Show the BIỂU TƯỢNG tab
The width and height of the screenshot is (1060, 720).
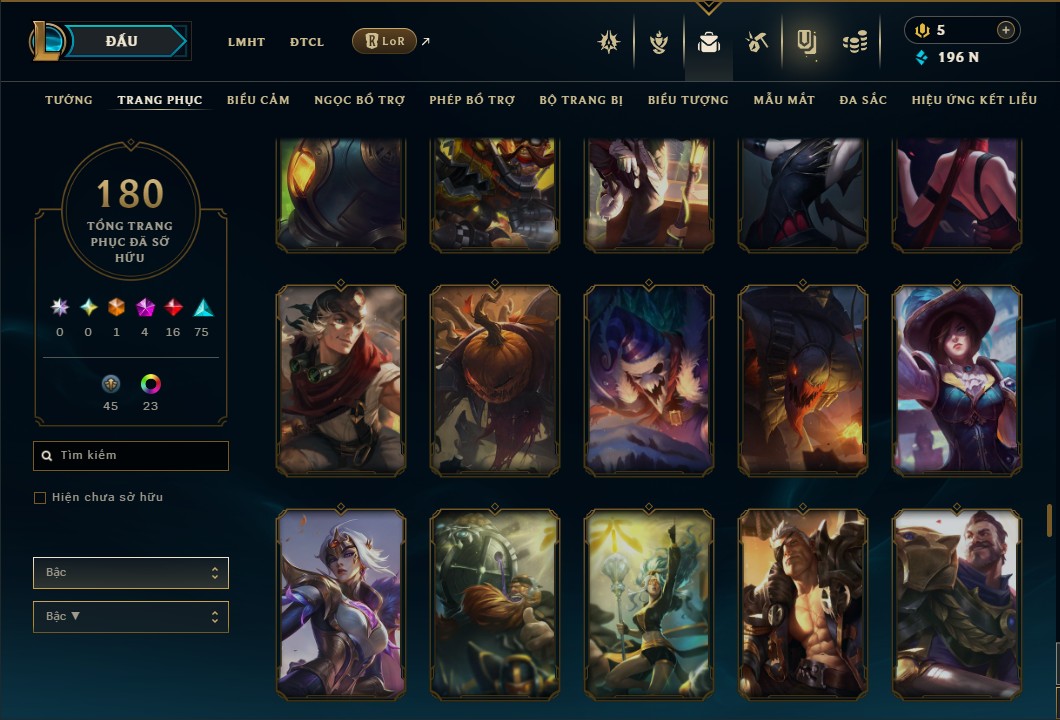[x=688, y=100]
